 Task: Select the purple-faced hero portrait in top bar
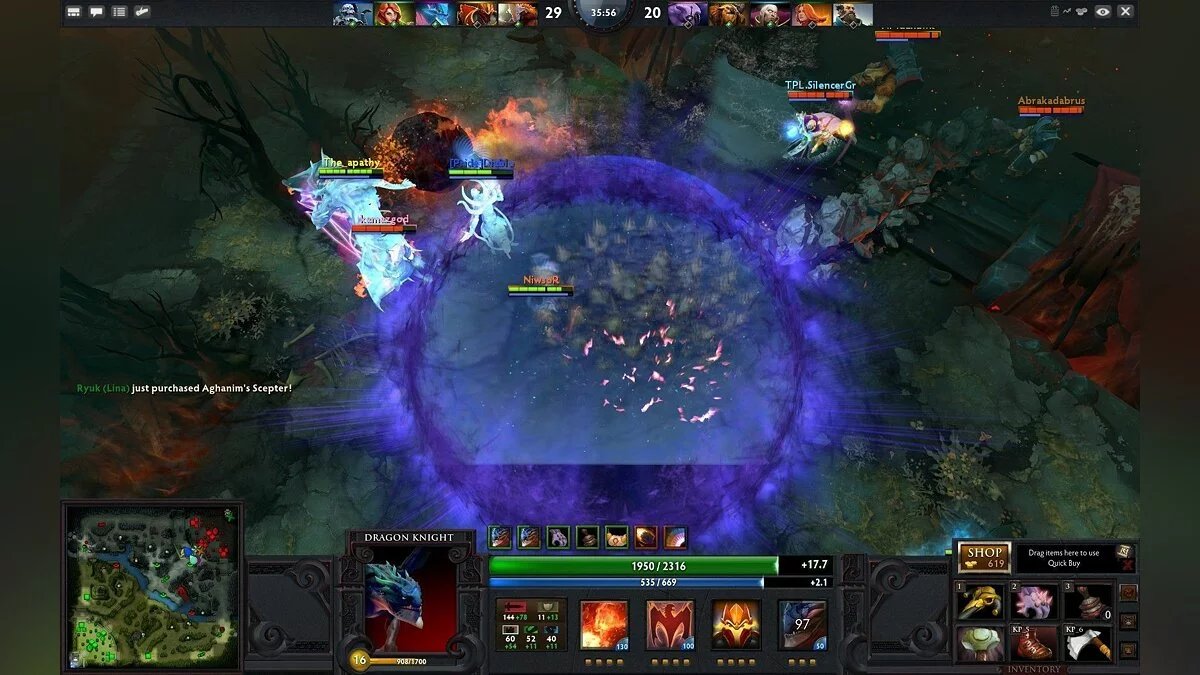(687, 14)
